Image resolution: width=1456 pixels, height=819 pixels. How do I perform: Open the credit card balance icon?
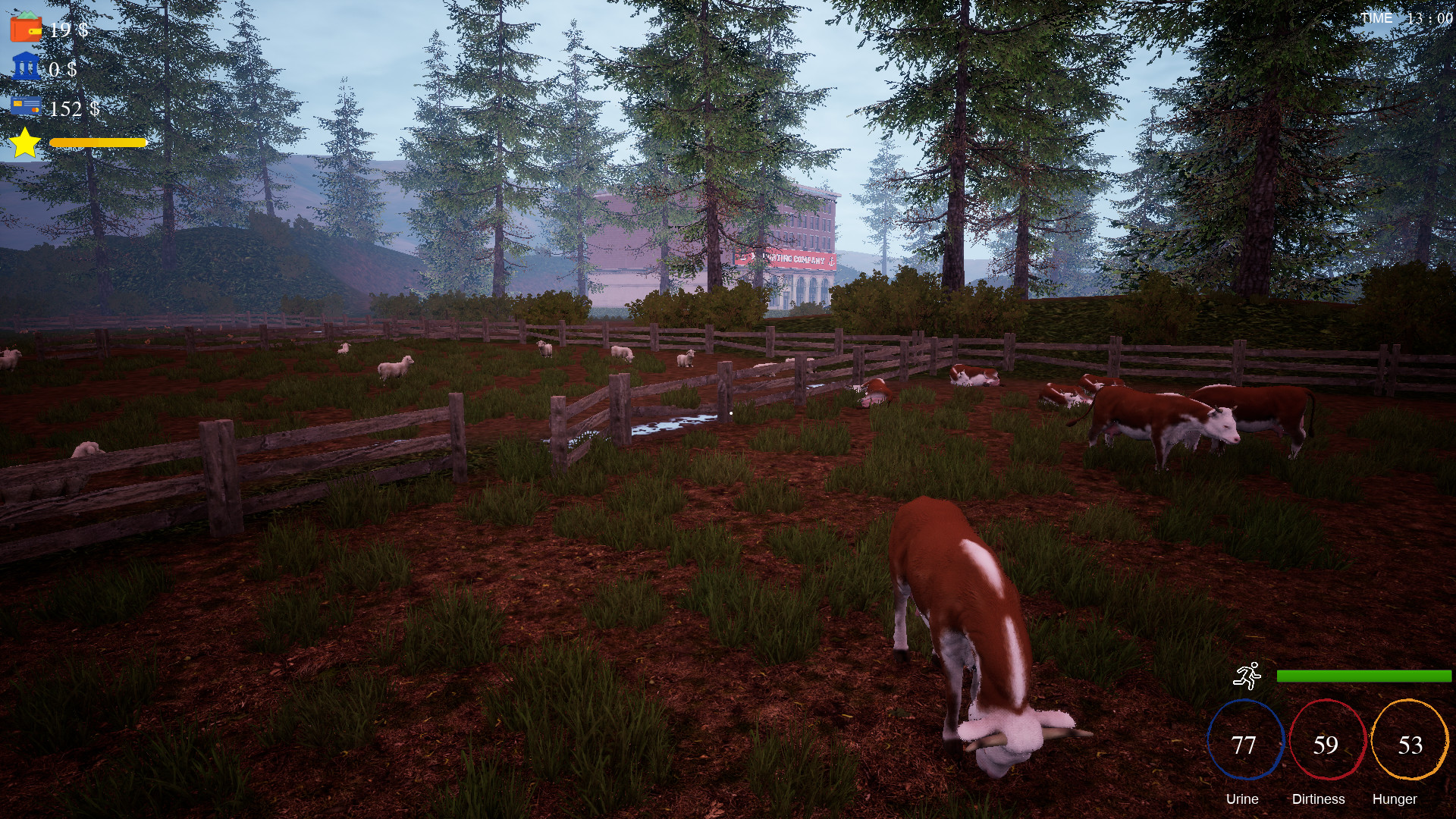pyautogui.click(x=26, y=106)
